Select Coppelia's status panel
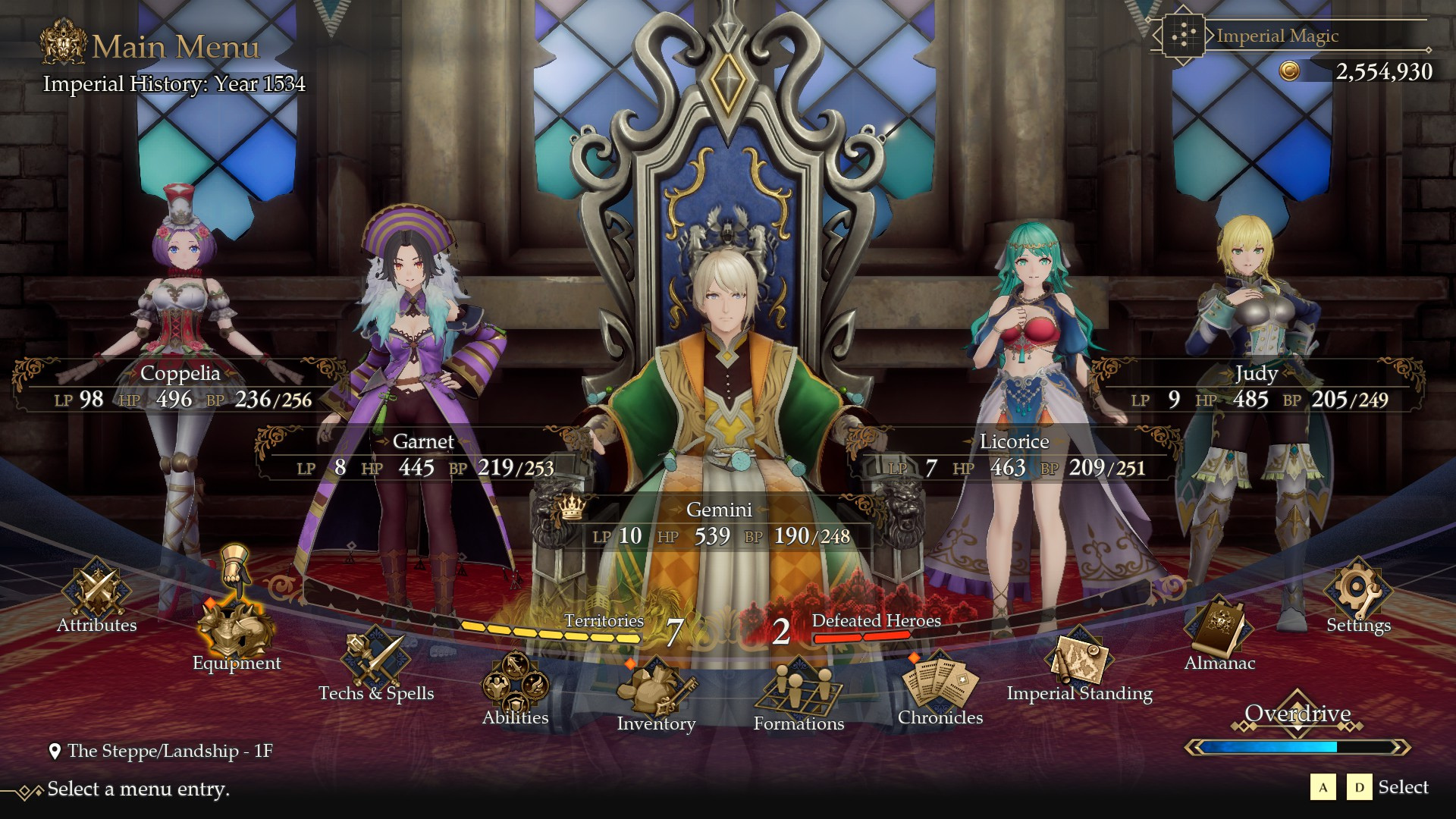 click(180, 387)
